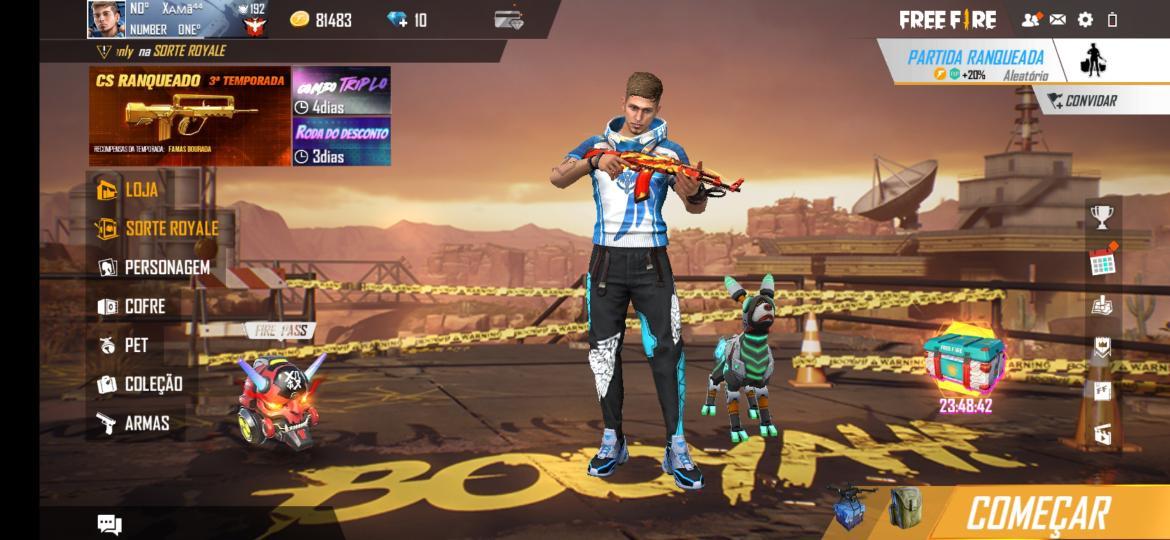Open the Combo Triplo event banner

[341, 92]
